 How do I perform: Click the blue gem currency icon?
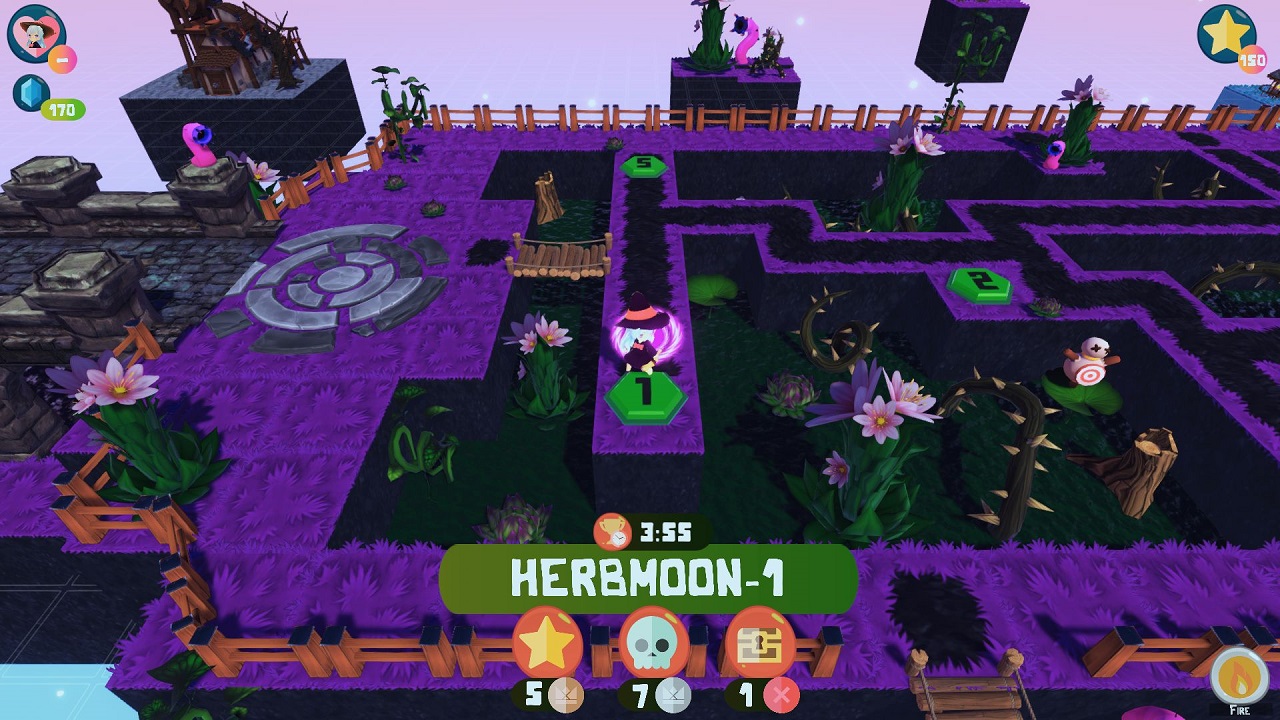(x=31, y=94)
